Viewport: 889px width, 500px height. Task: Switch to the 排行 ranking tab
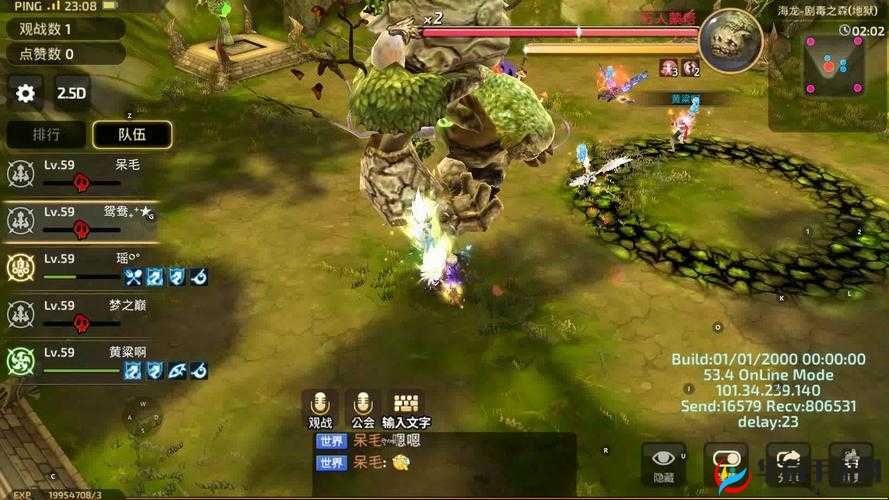[46, 134]
